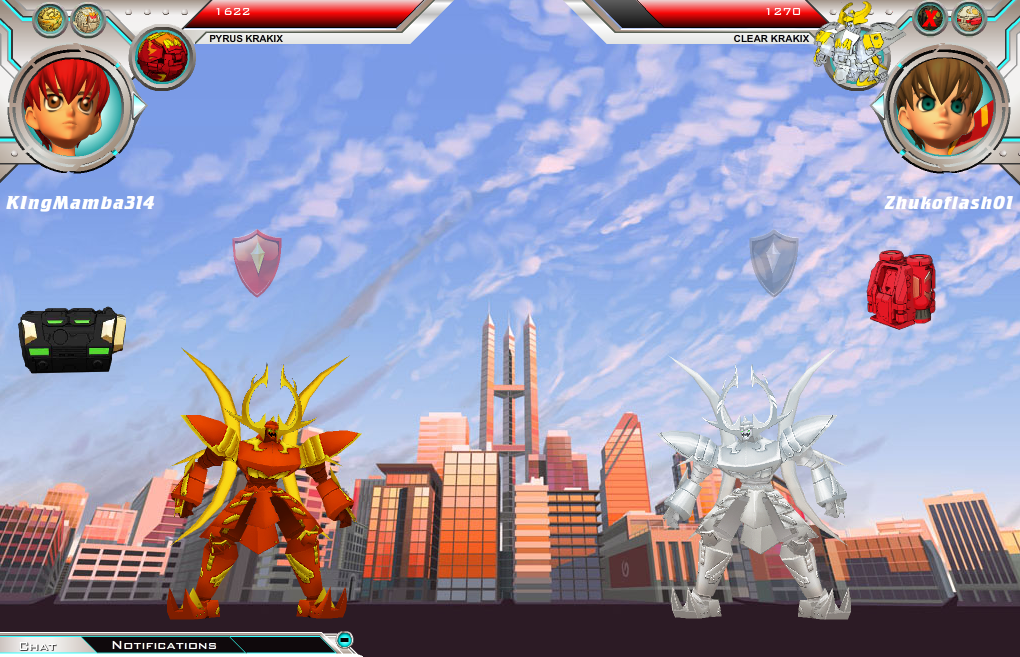Image resolution: width=1020 pixels, height=657 pixels.
Task: Click the defeated Bakugan slot with red X
Action: [x=930, y=18]
